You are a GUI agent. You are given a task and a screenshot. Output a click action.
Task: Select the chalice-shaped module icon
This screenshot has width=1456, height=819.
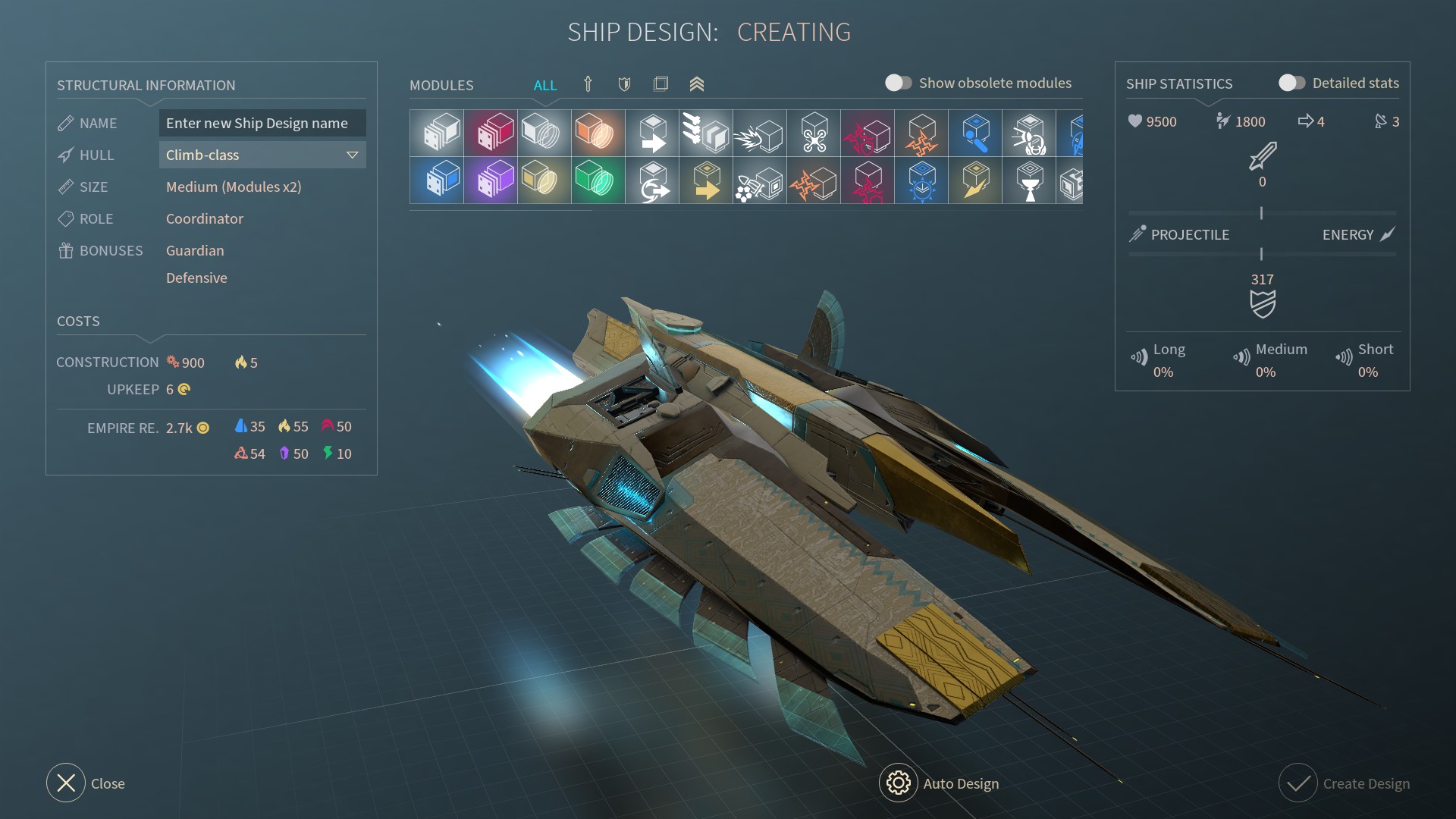[x=1029, y=180]
